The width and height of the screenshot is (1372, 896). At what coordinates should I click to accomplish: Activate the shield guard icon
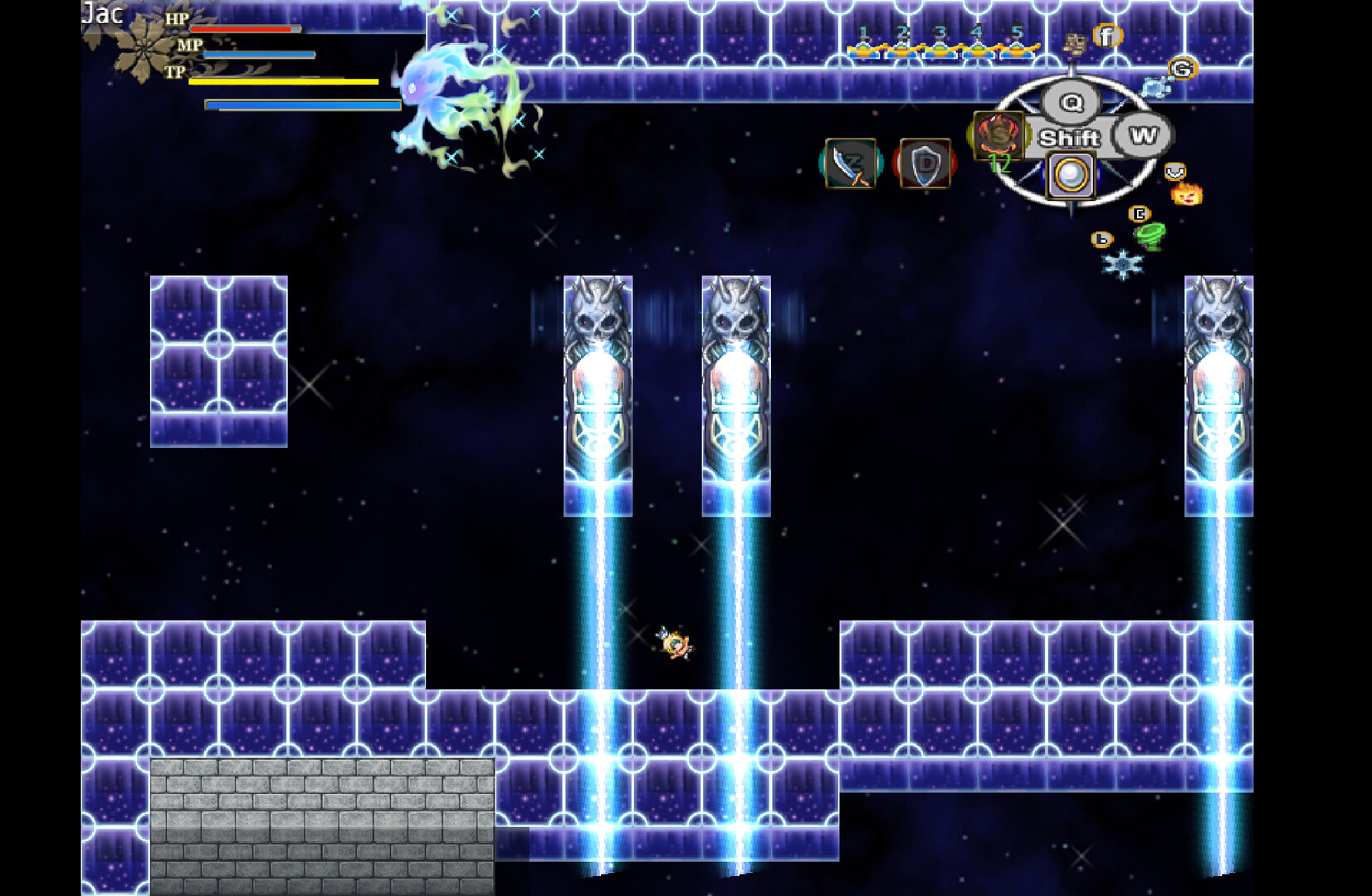pos(925,163)
